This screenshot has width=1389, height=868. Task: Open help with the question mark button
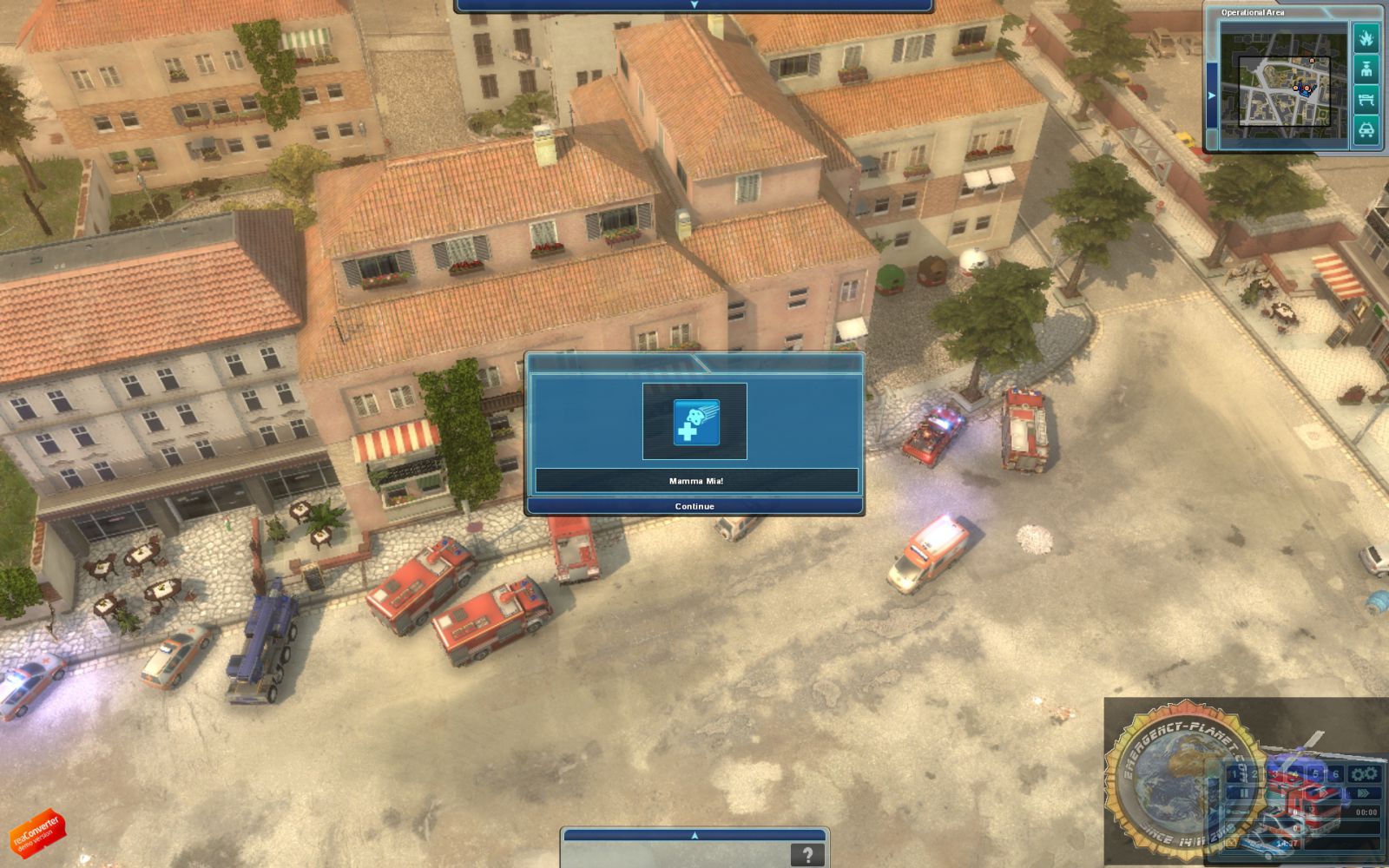point(807,854)
